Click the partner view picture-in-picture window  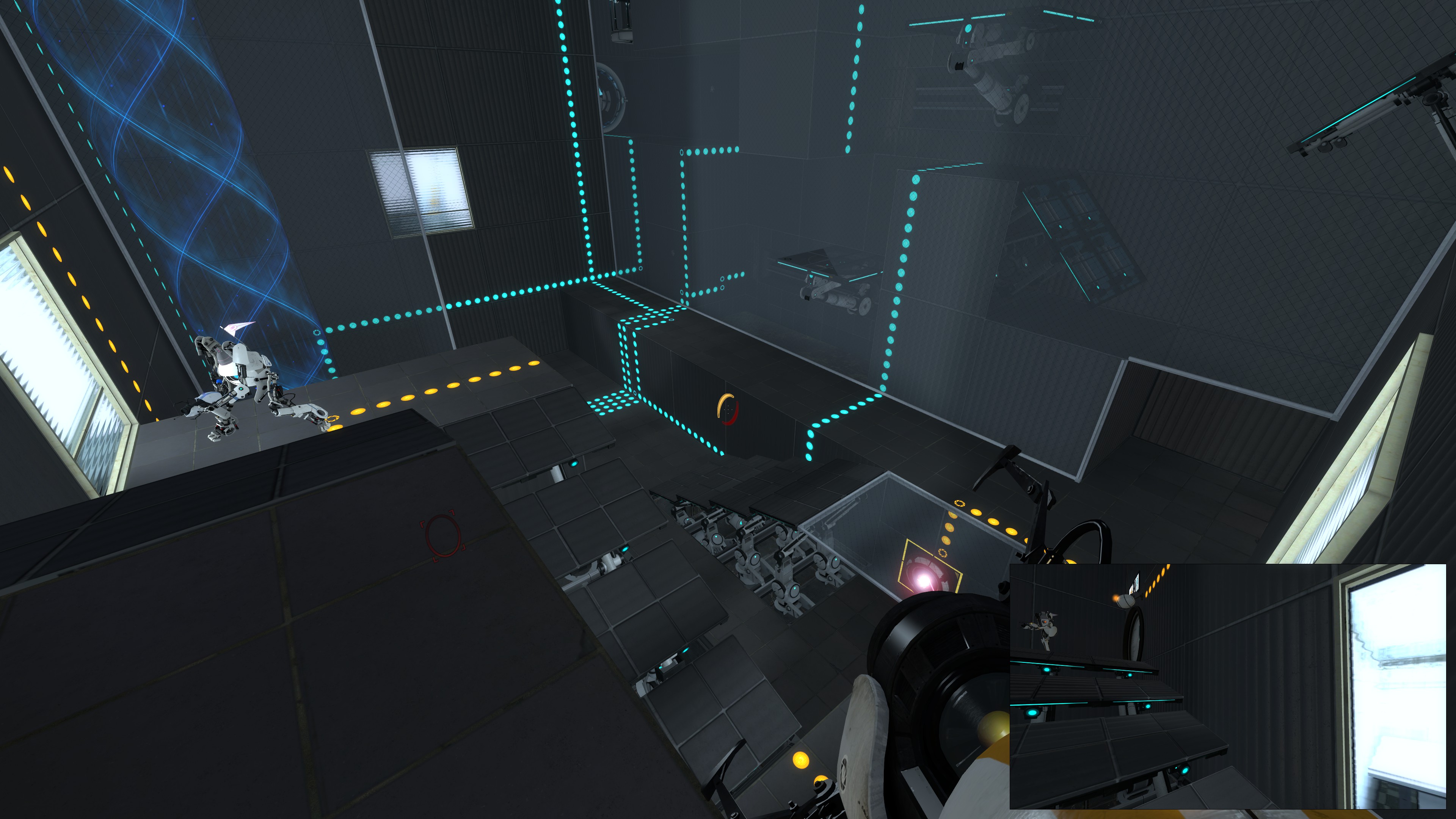pyautogui.click(x=1227, y=686)
